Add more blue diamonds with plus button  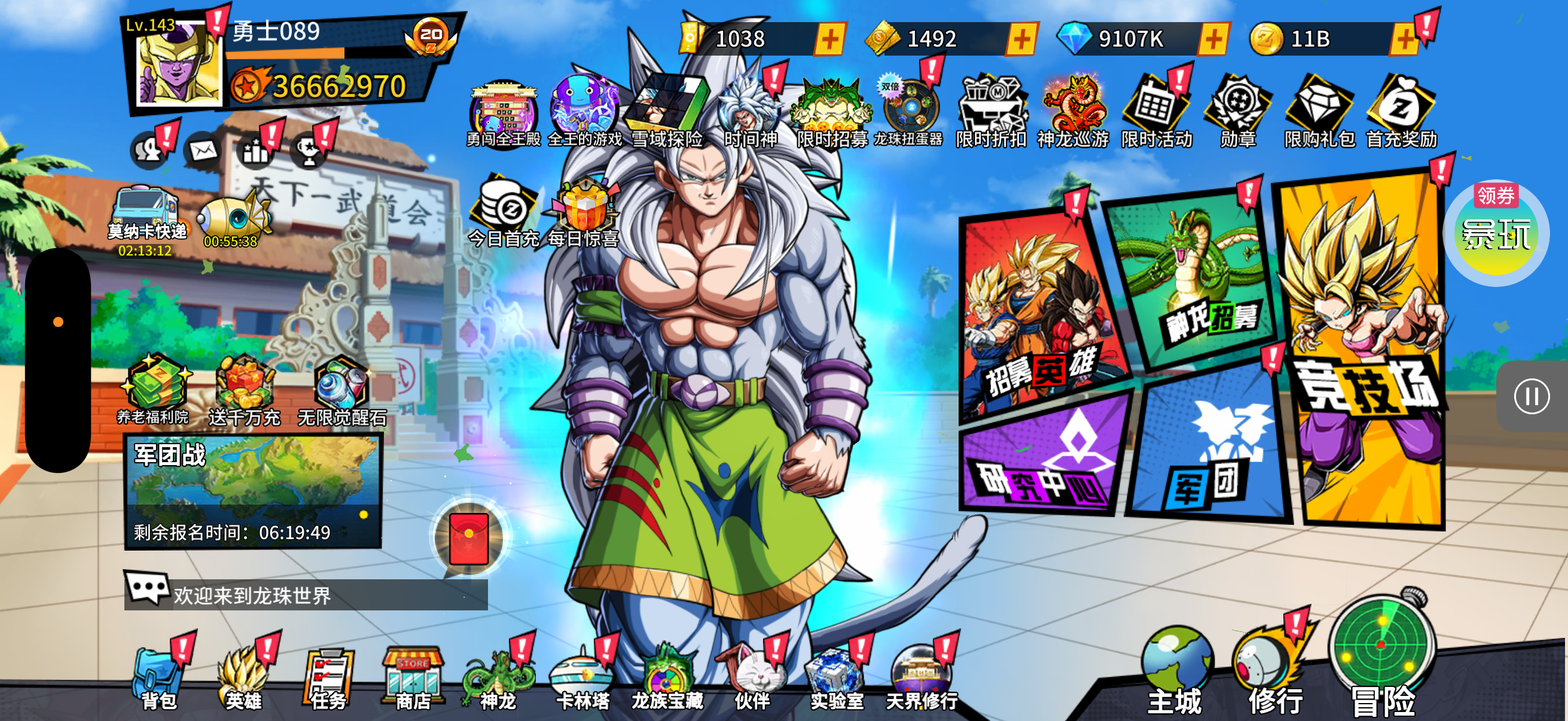click(1213, 39)
